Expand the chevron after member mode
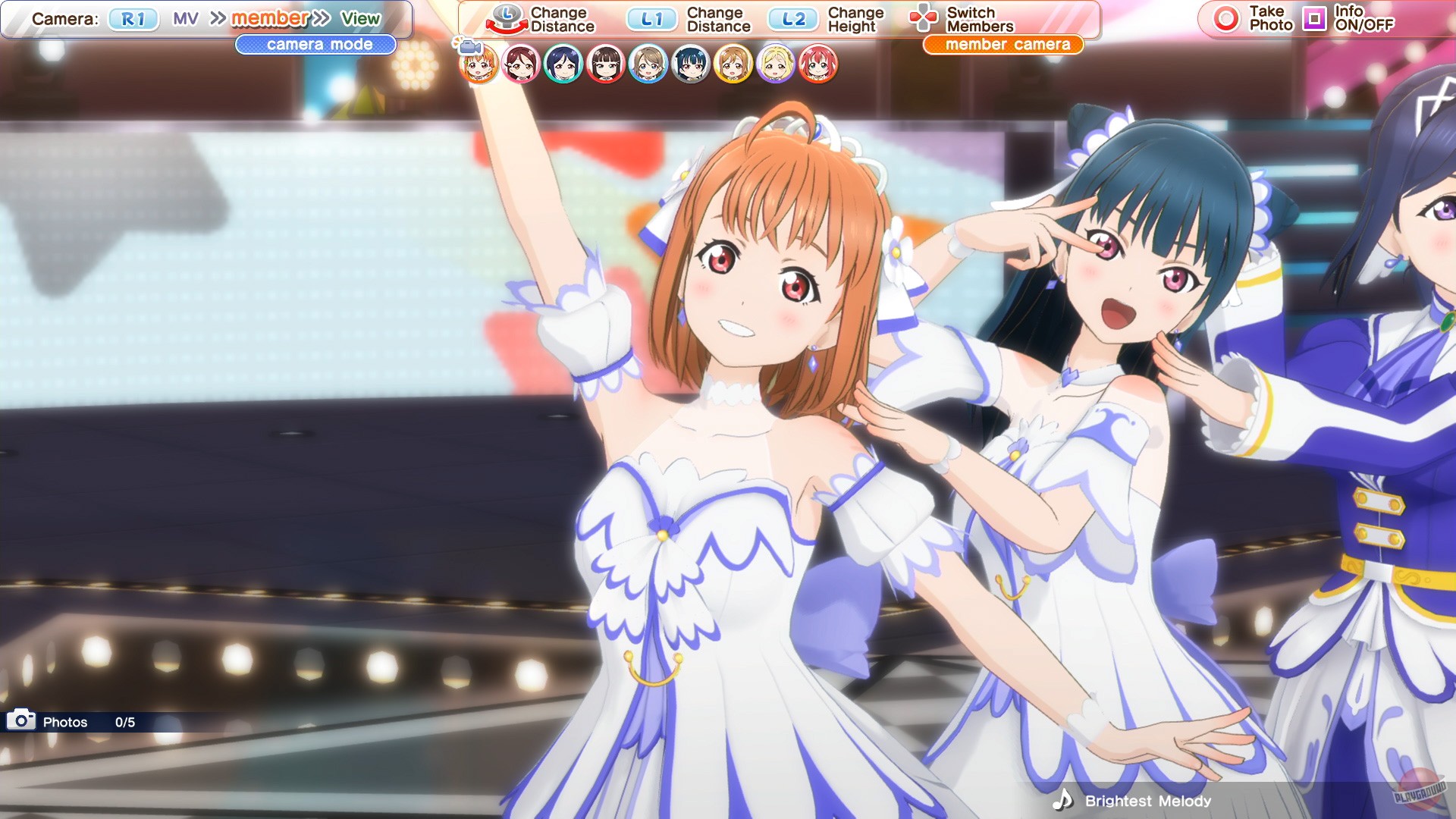This screenshot has width=1456, height=819. pyautogui.click(x=319, y=17)
